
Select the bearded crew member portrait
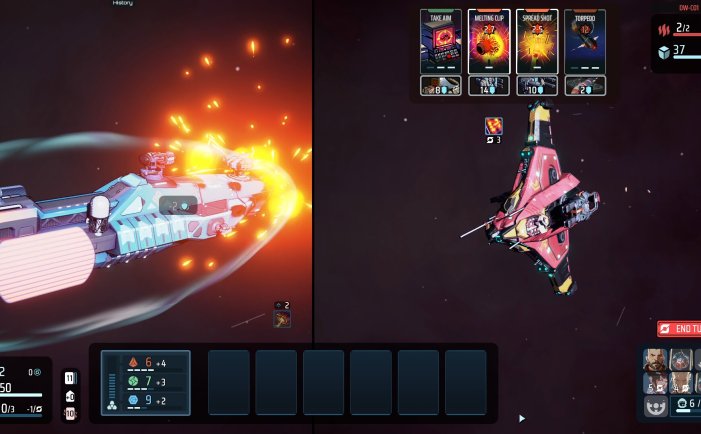pos(654,360)
